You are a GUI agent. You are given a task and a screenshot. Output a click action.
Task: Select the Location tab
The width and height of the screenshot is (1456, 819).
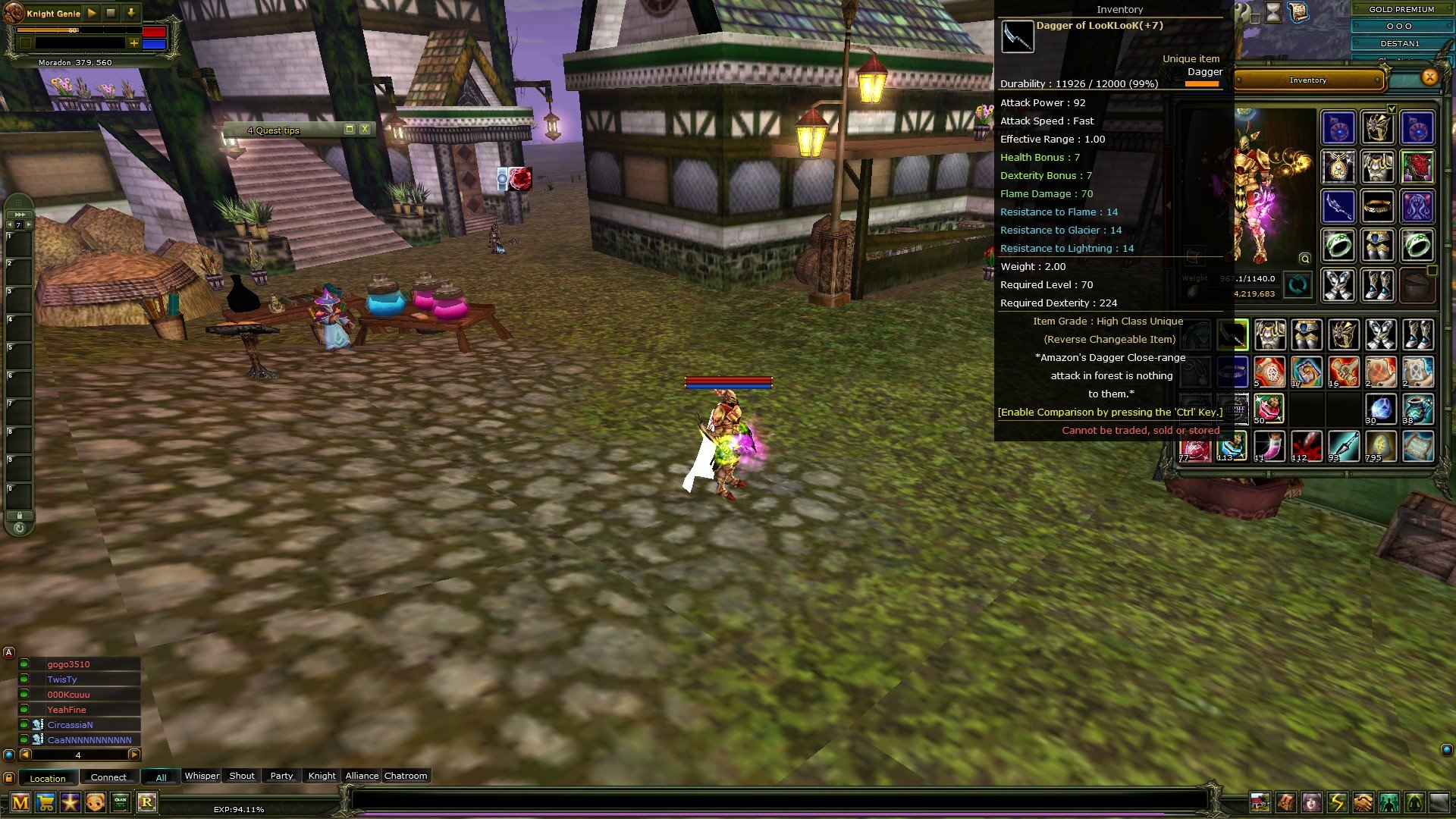(48, 778)
